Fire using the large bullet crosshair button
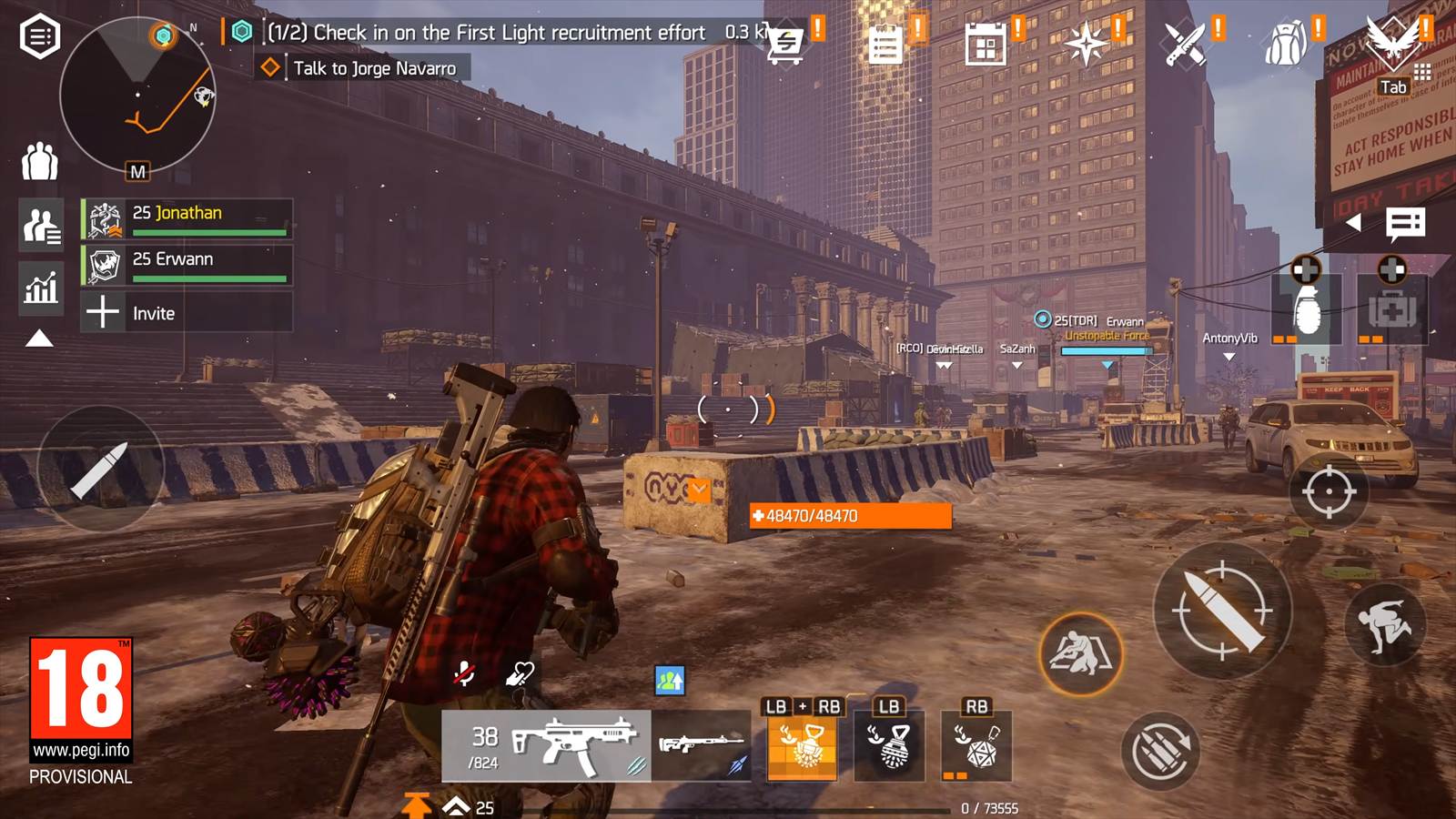This screenshot has width=1456, height=819. click(x=1222, y=611)
